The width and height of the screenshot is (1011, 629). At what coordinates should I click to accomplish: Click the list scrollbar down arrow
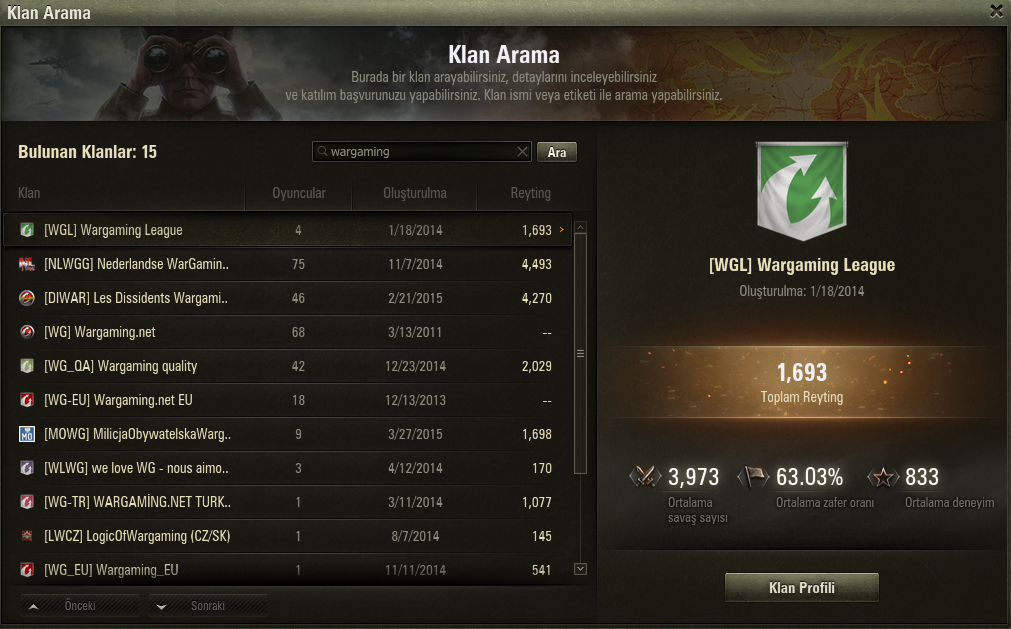581,569
